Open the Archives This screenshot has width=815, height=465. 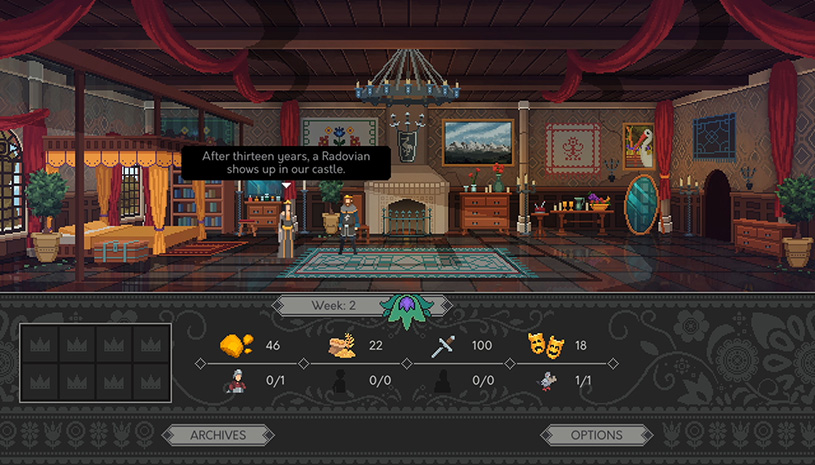218,434
